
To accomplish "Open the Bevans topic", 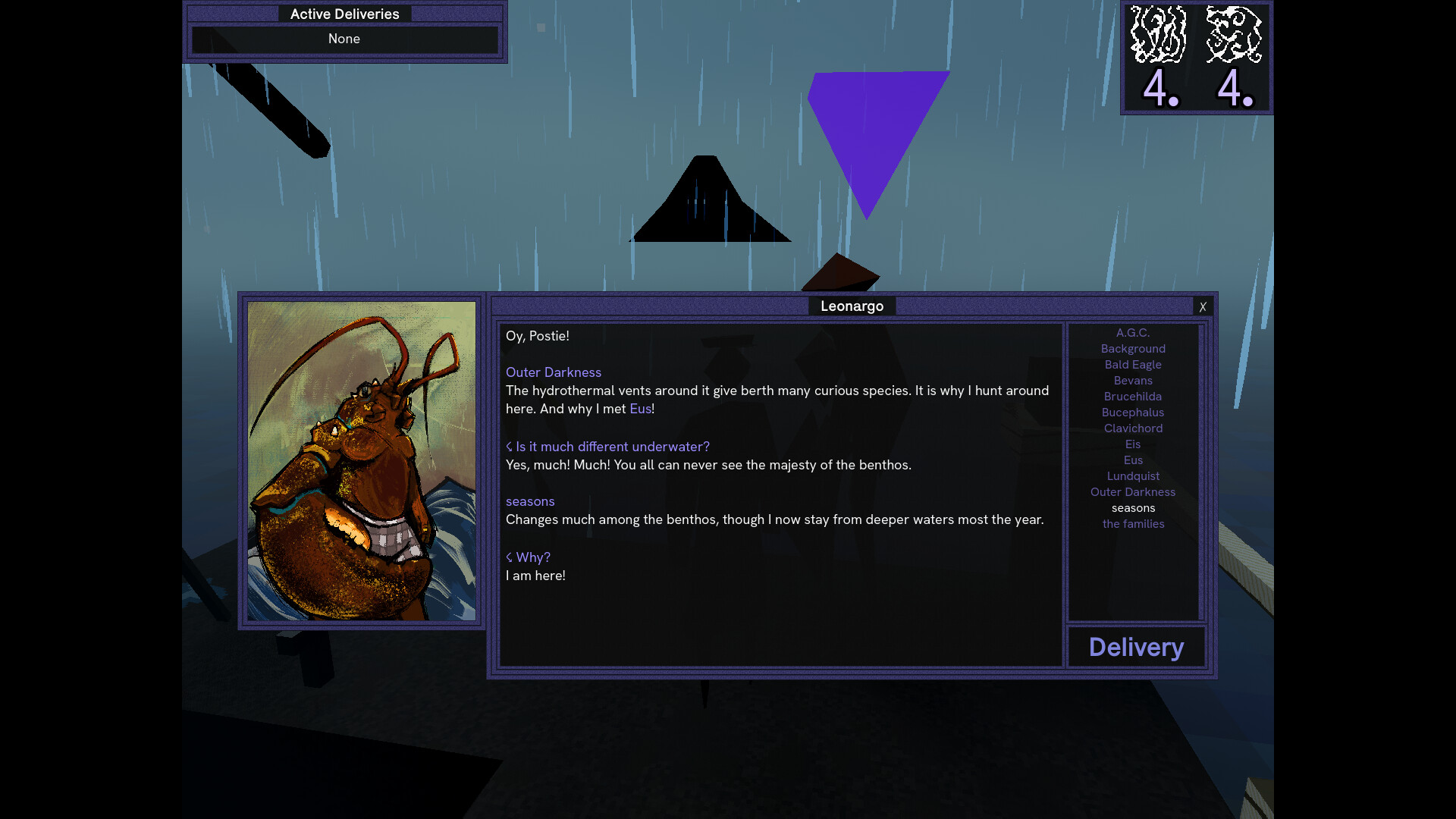I will coord(1133,380).
